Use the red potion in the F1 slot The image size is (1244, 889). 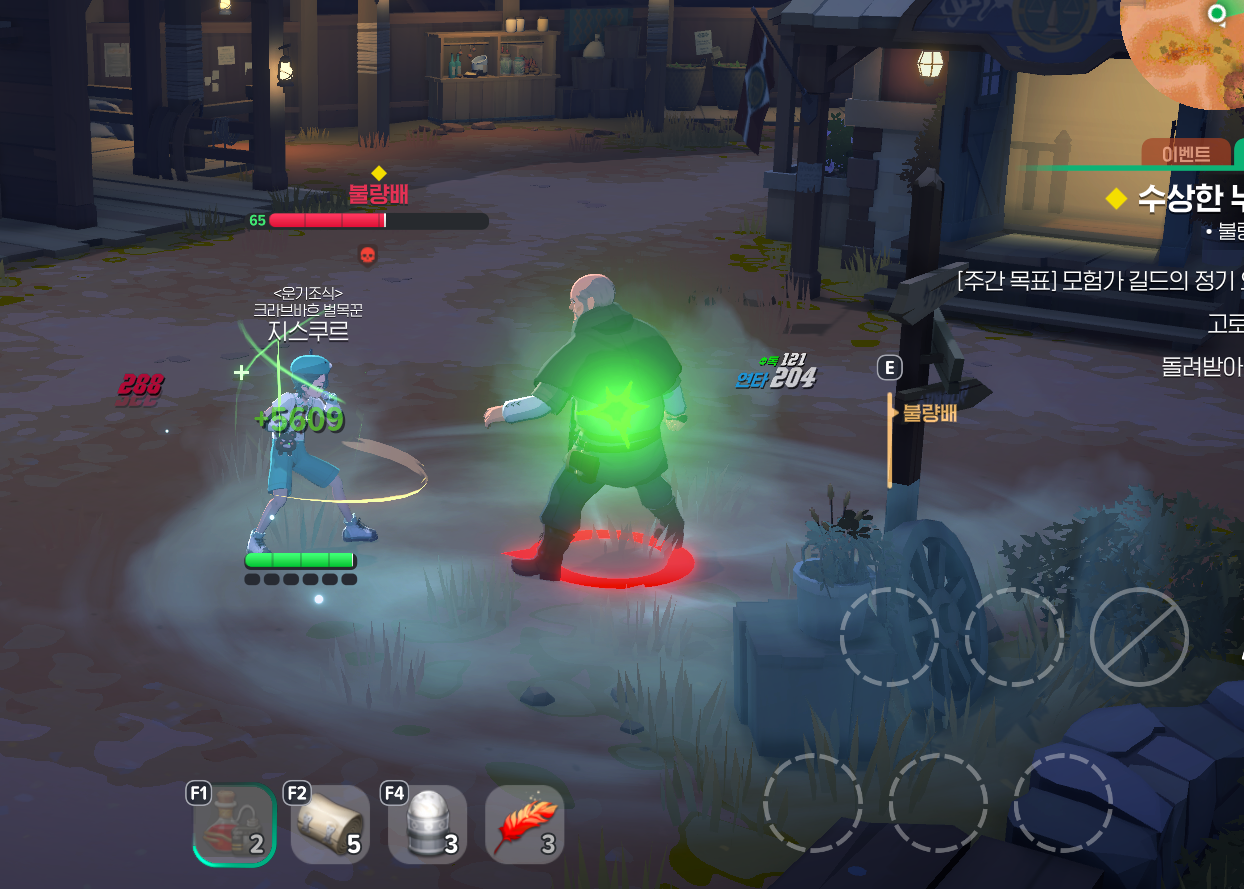click(234, 825)
